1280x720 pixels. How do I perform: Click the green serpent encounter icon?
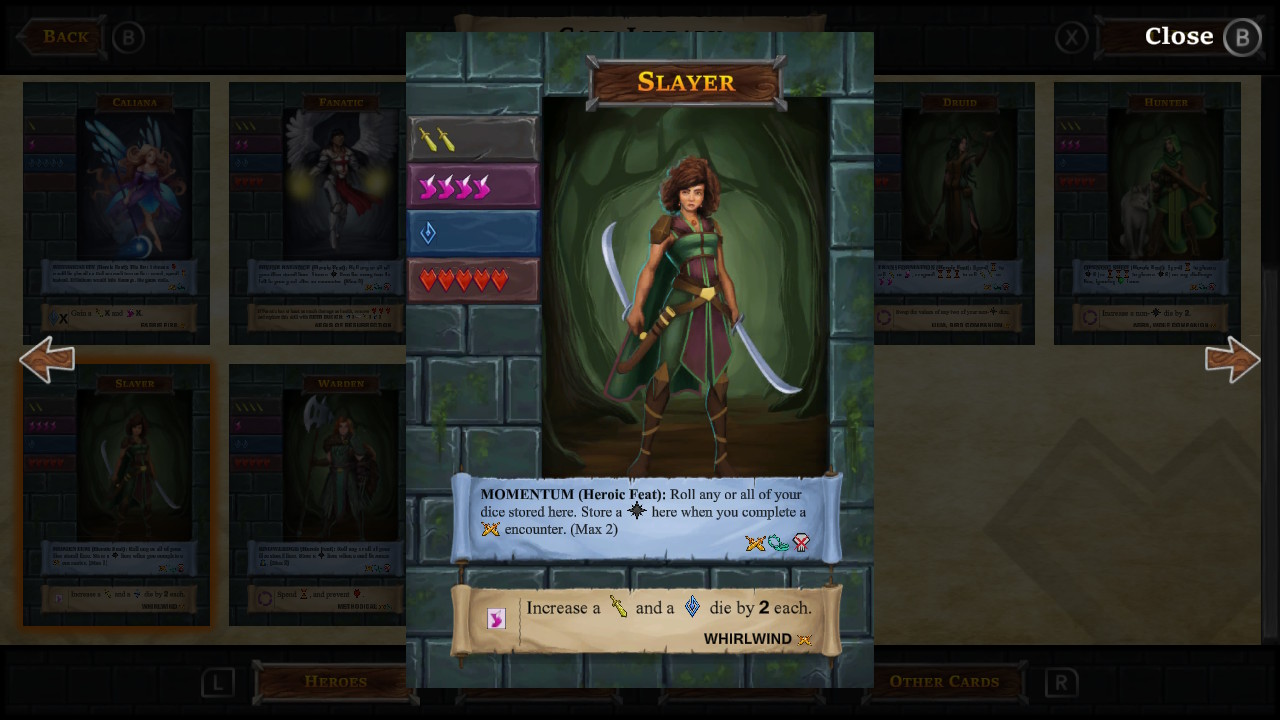[x=779, y=543]
